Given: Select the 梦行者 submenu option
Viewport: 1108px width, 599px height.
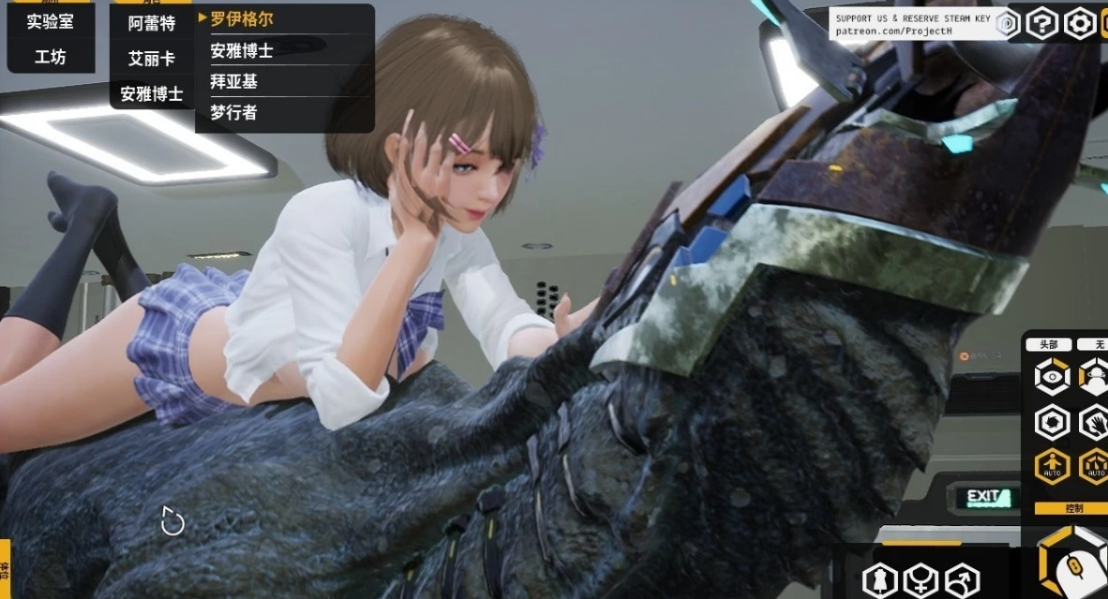Looking at the screenshot, I should (234, 113).
